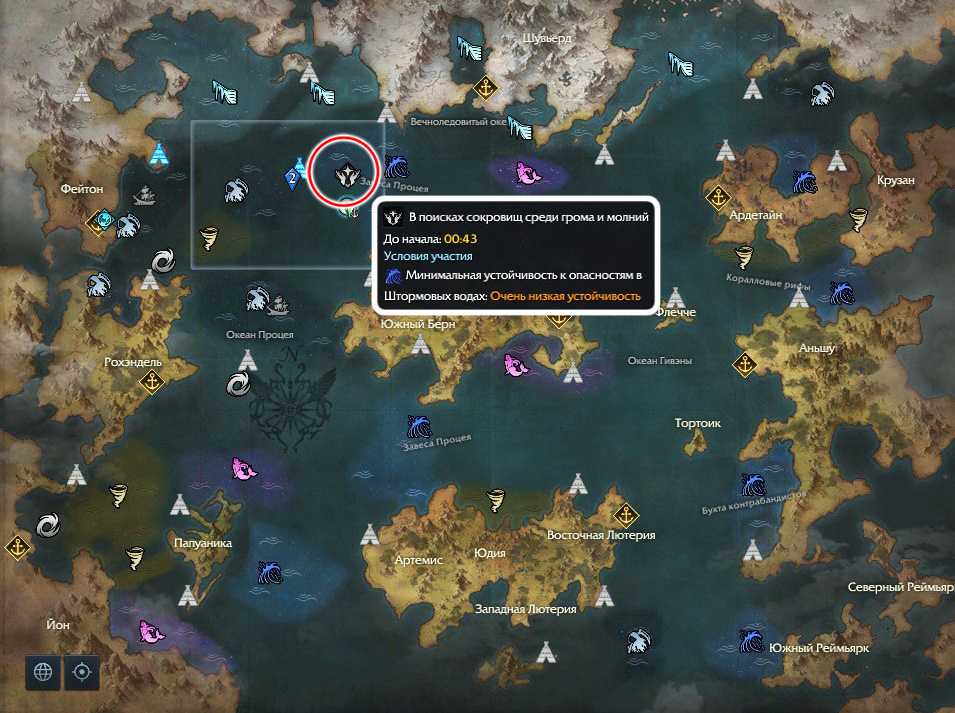Click the ship icon above Океан Процея
The image size is (955, 713).
coord(279,303)
